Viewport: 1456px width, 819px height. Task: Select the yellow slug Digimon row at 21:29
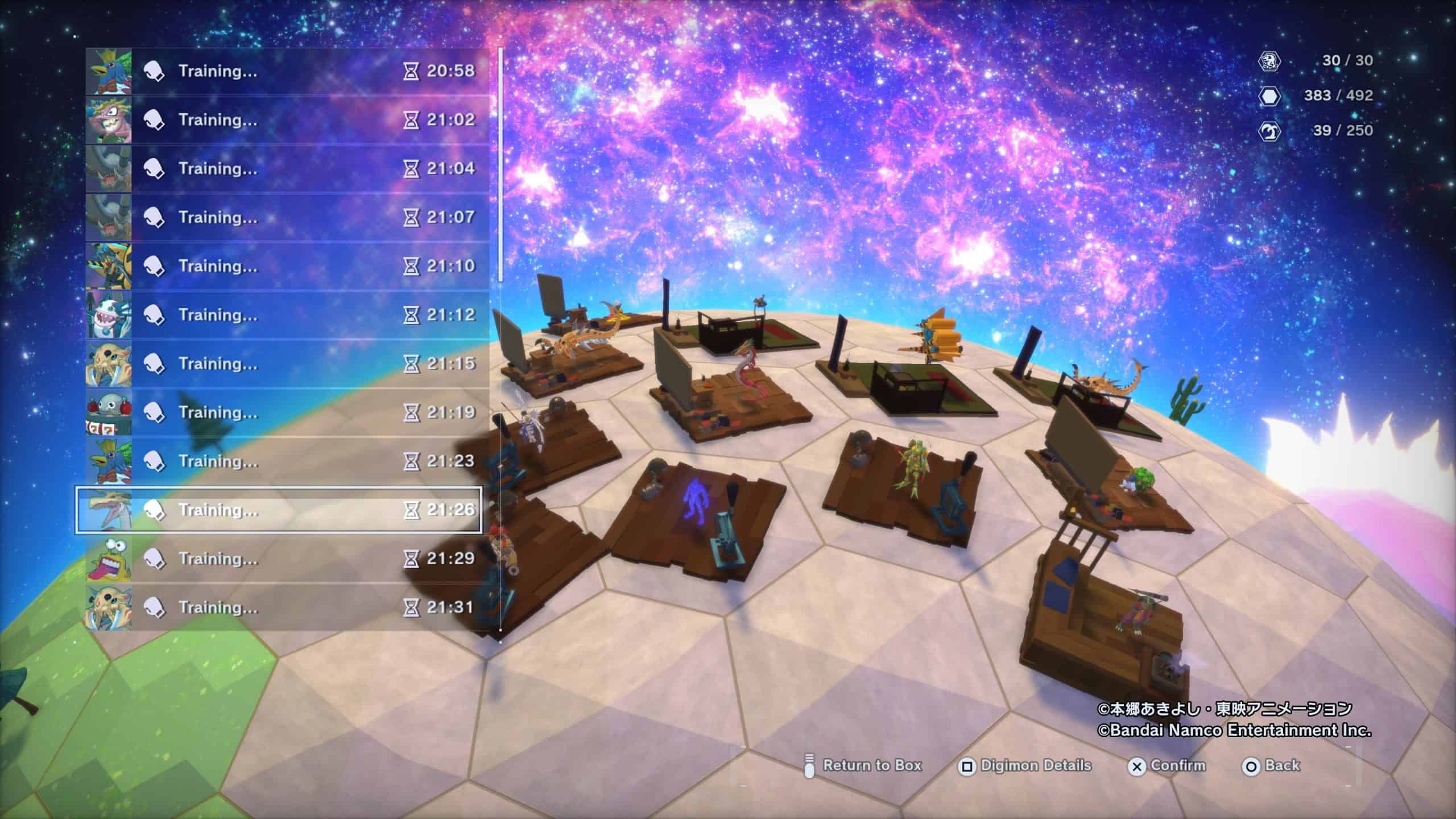[287, 559]
